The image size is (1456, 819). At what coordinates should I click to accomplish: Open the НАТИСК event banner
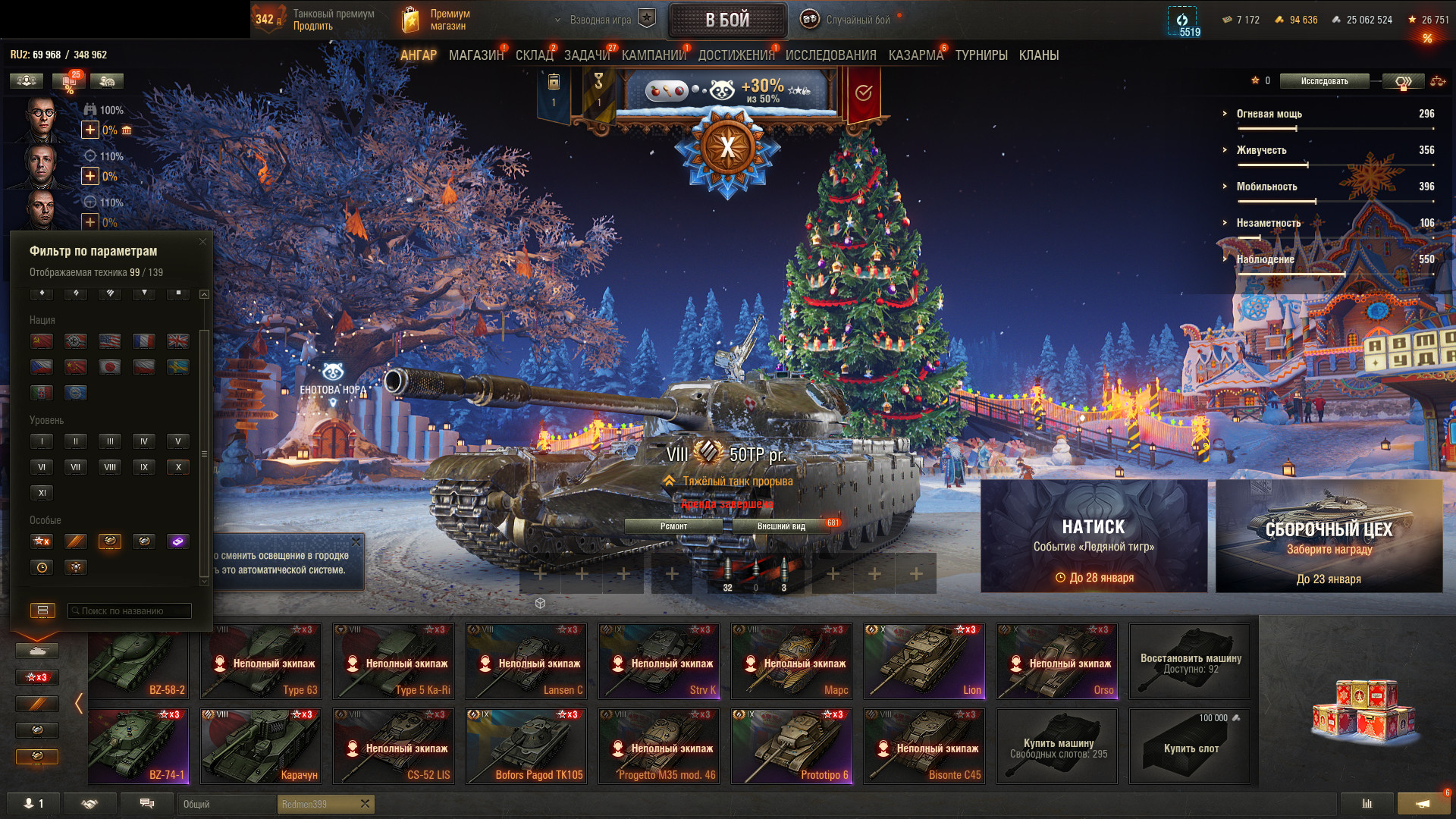click(x=1094, y=535)
